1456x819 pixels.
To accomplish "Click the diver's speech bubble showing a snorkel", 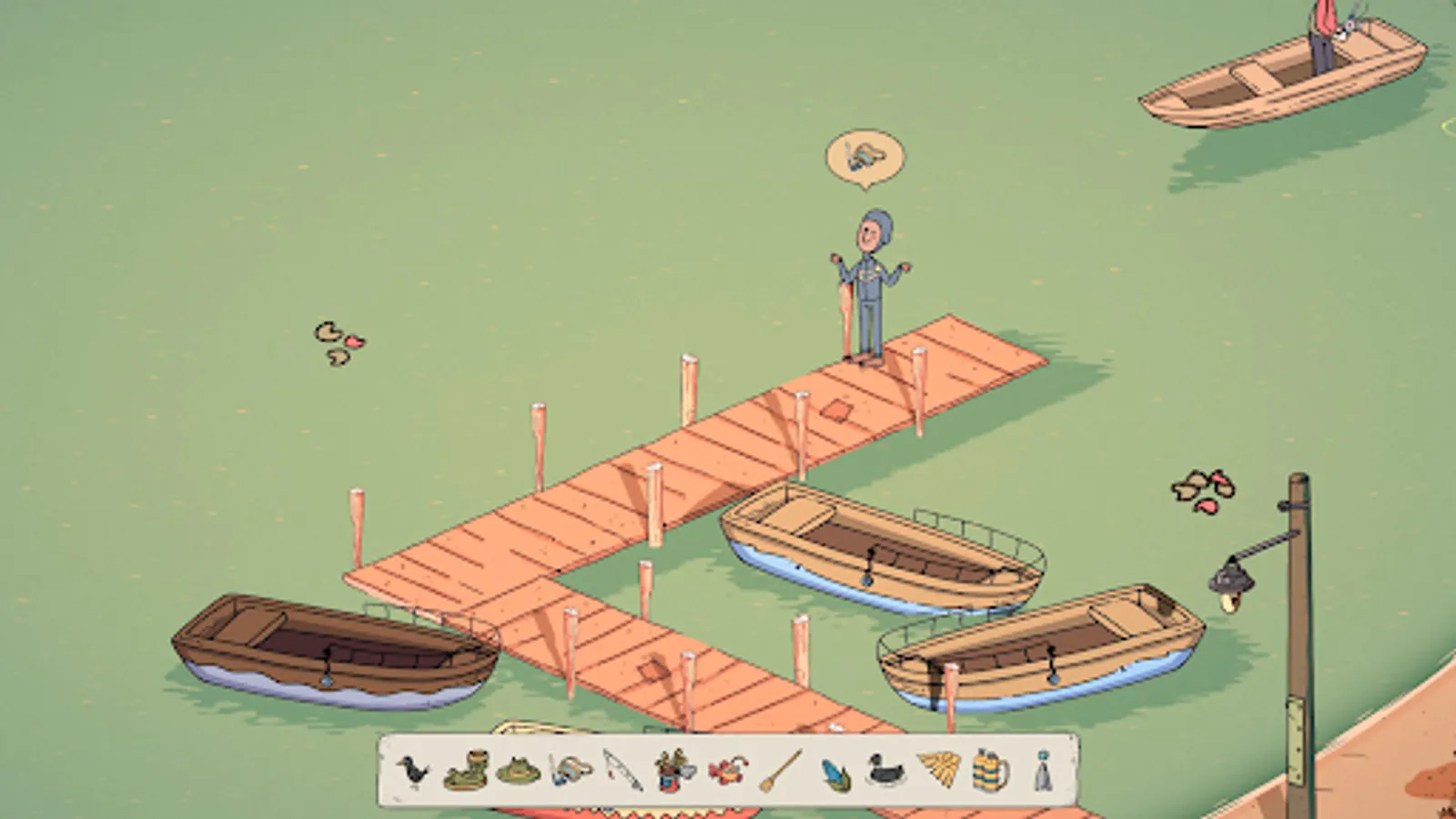I will coord(864,157).
